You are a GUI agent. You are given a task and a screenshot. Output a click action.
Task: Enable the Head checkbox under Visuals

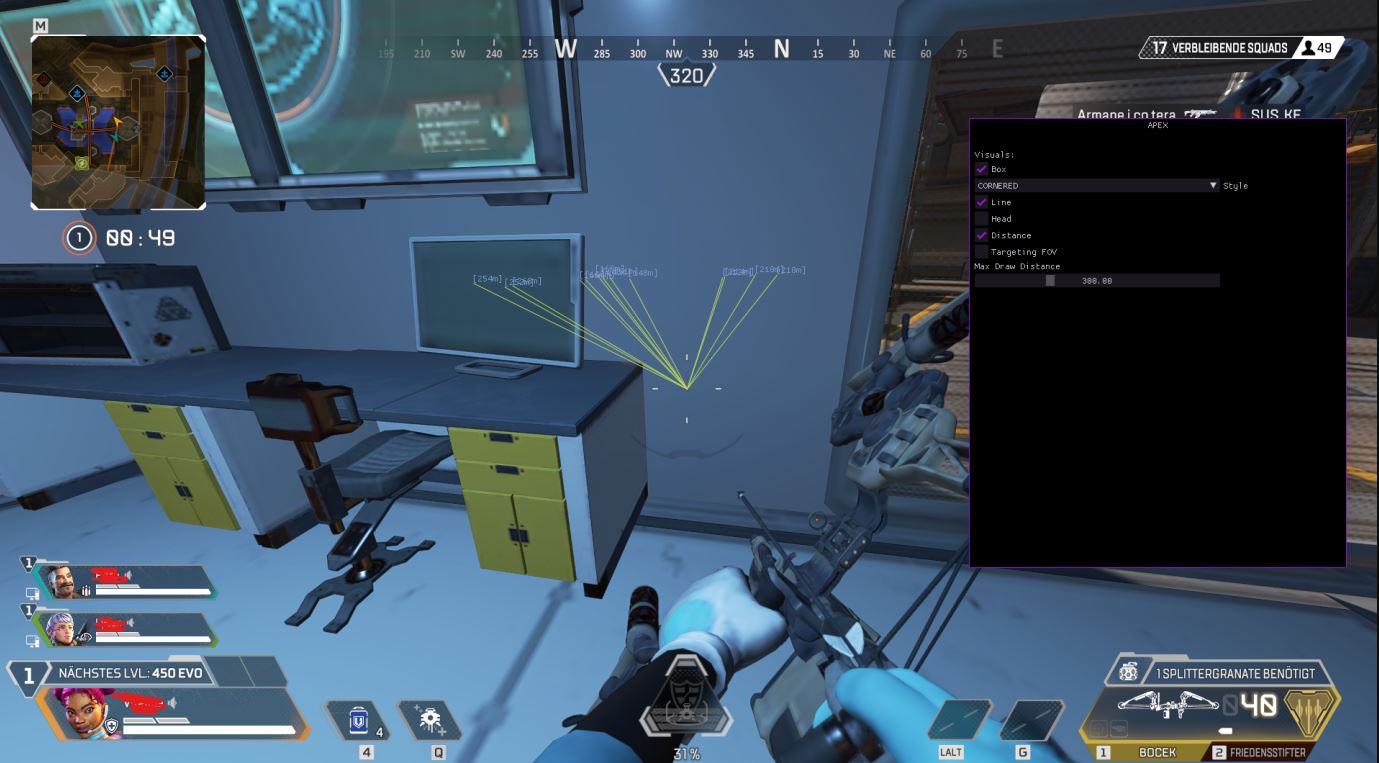(x=981, y=218)
